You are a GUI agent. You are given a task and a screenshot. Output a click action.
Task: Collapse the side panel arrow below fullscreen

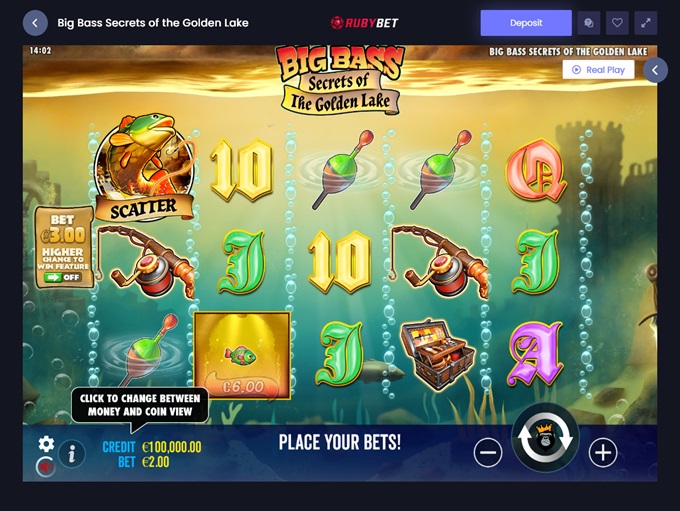(655, 70)
